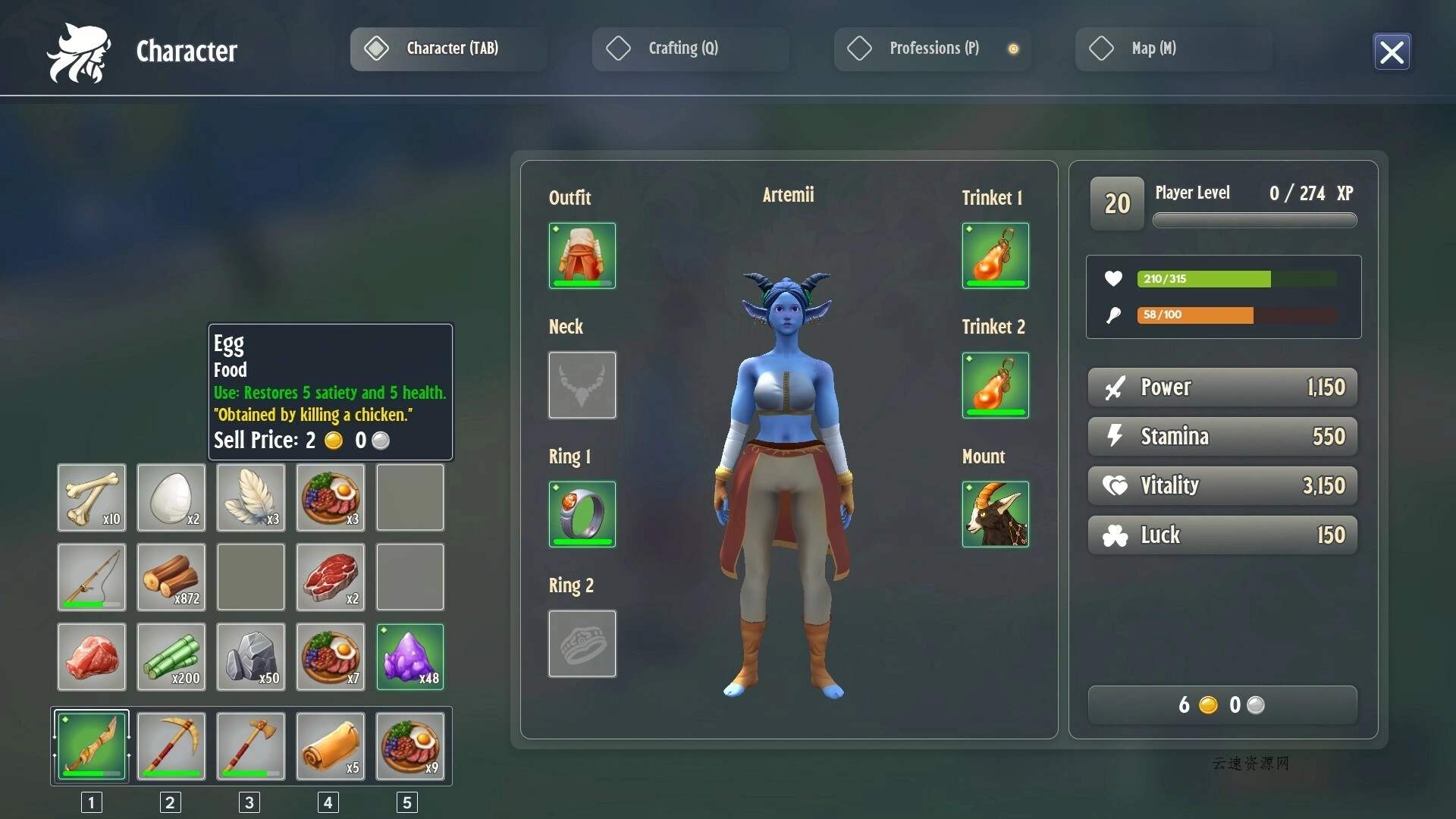The image size is (1456, 819).
Task: Choose the Trinket 2 slot item
Action: (995, 385)
